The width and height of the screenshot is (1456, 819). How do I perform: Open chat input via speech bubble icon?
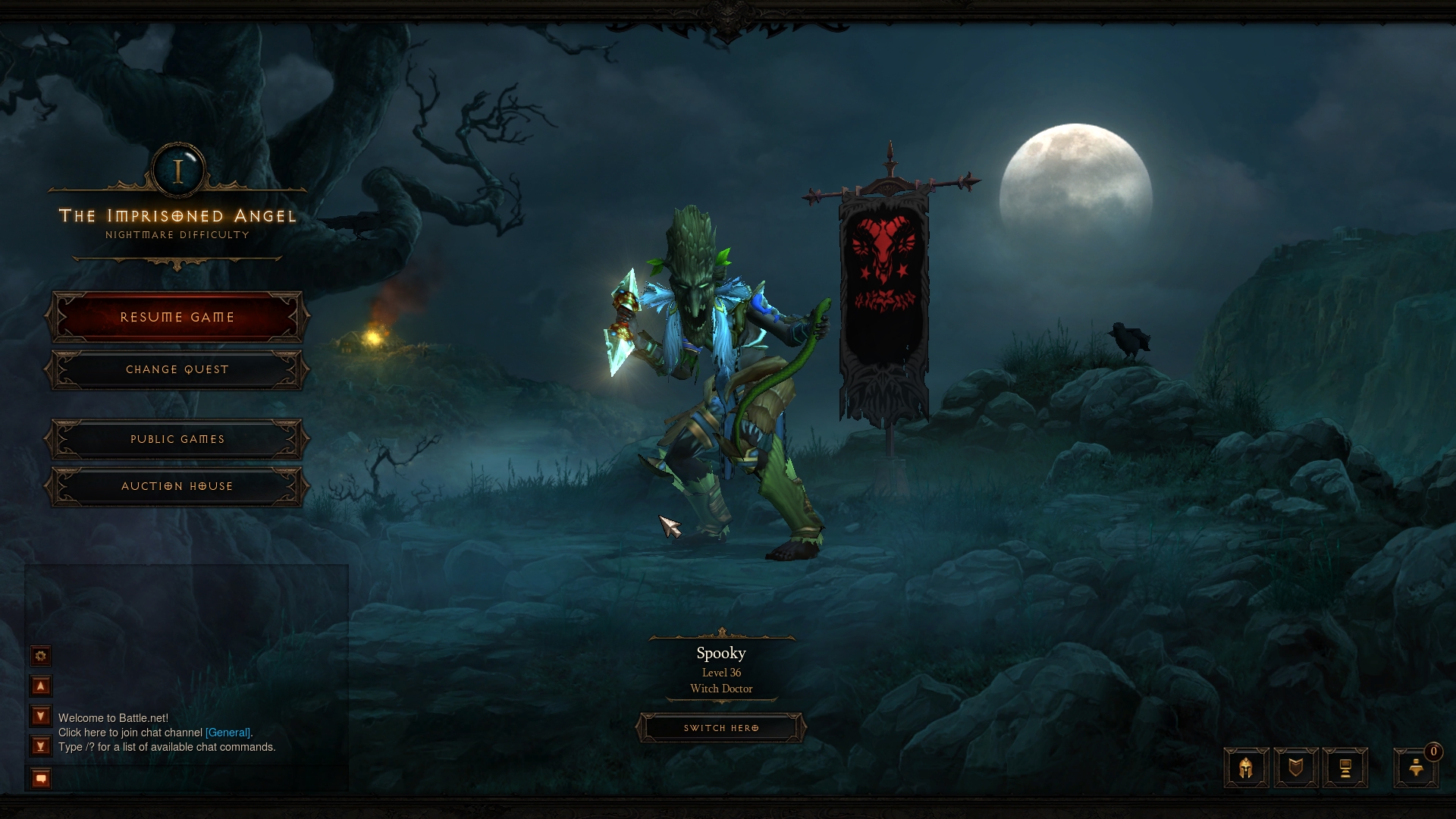[x=41, y=778]
